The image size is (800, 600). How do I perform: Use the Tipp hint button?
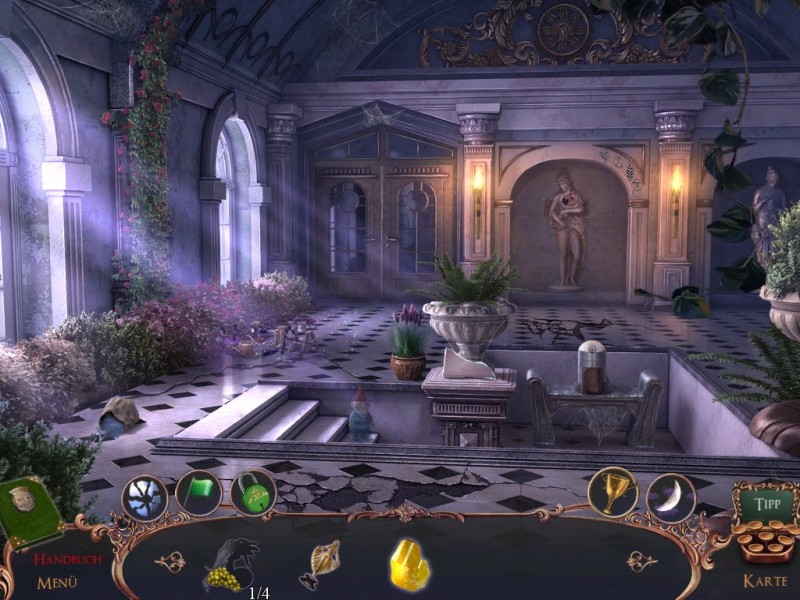tap(768, 503)
